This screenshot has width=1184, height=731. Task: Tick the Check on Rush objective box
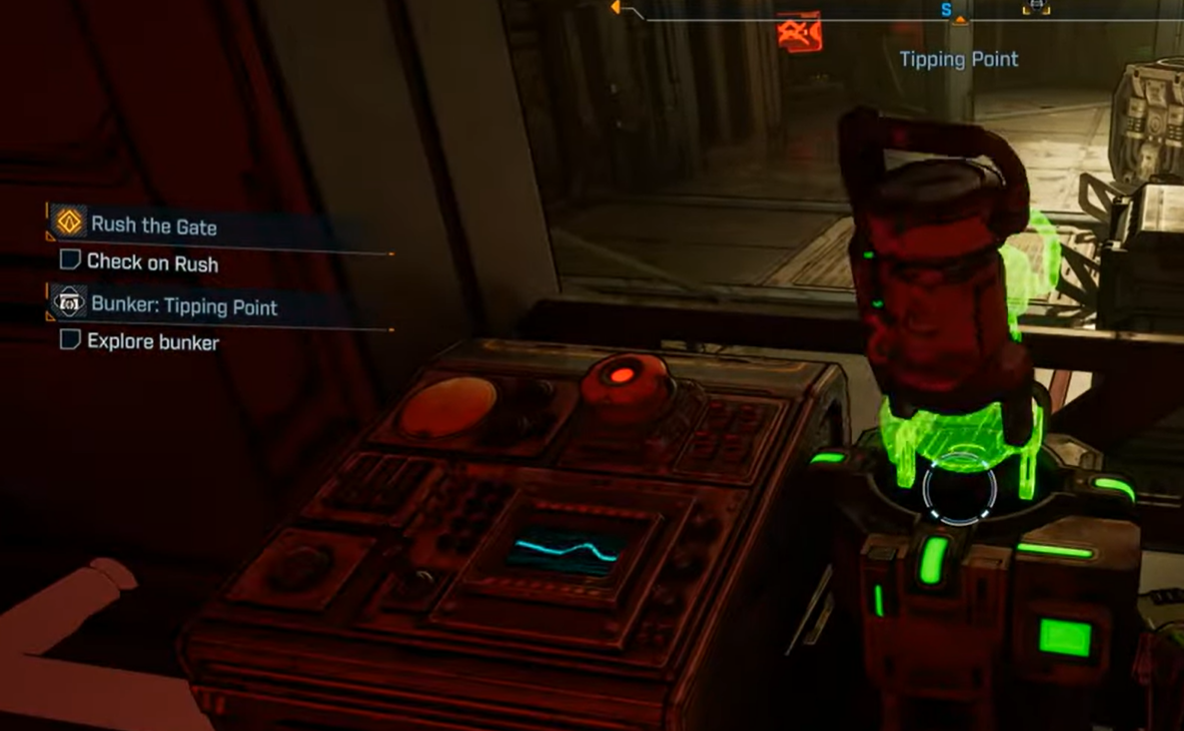click(70, 261)
